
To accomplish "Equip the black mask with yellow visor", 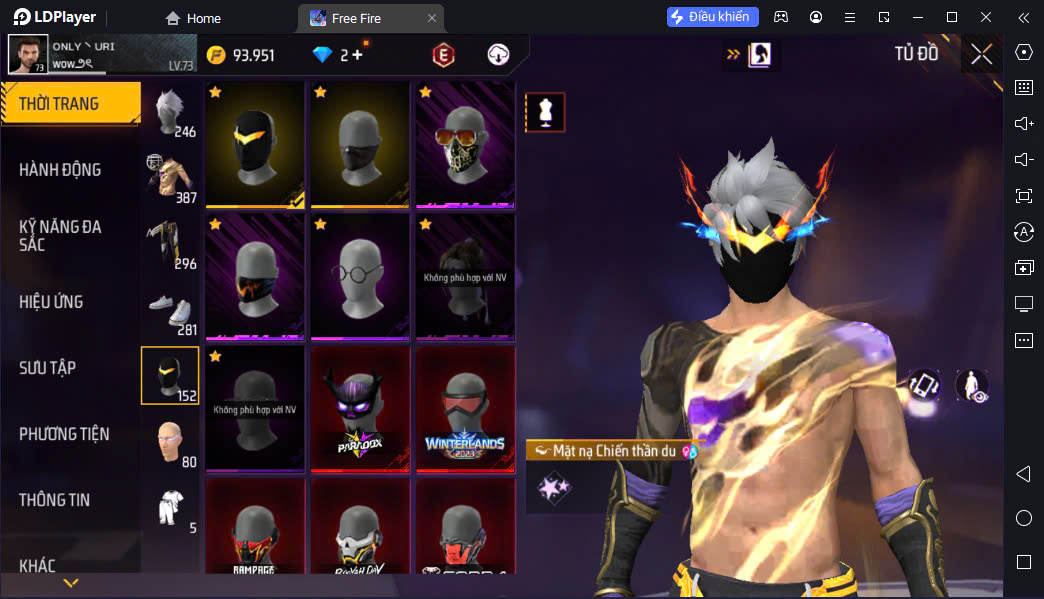I will point(255,145).
